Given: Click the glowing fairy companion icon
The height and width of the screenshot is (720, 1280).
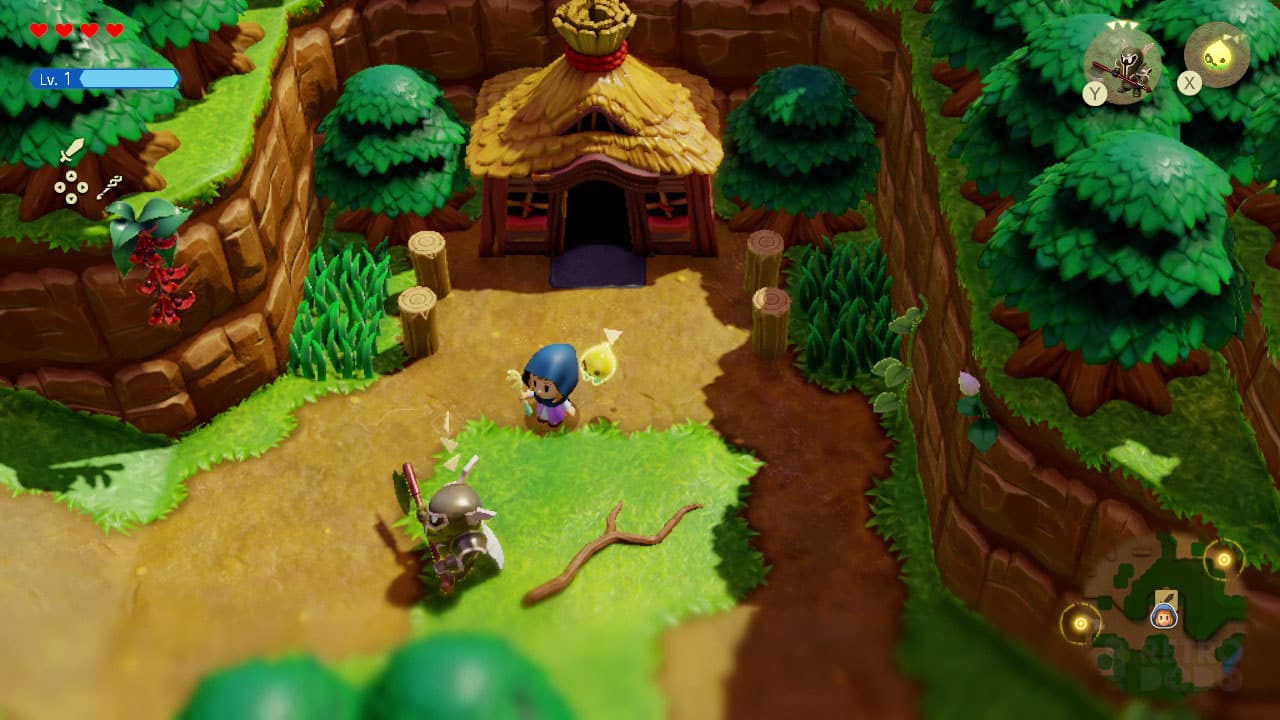Looking at the screenshot, I should [1219, 55].
